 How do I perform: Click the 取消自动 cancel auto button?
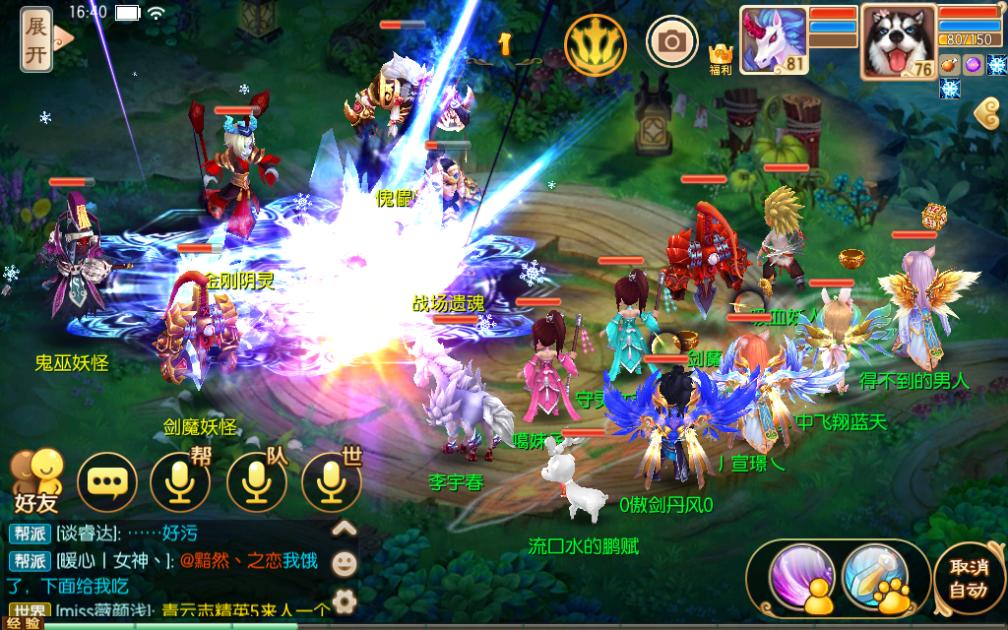coord(967,577)
